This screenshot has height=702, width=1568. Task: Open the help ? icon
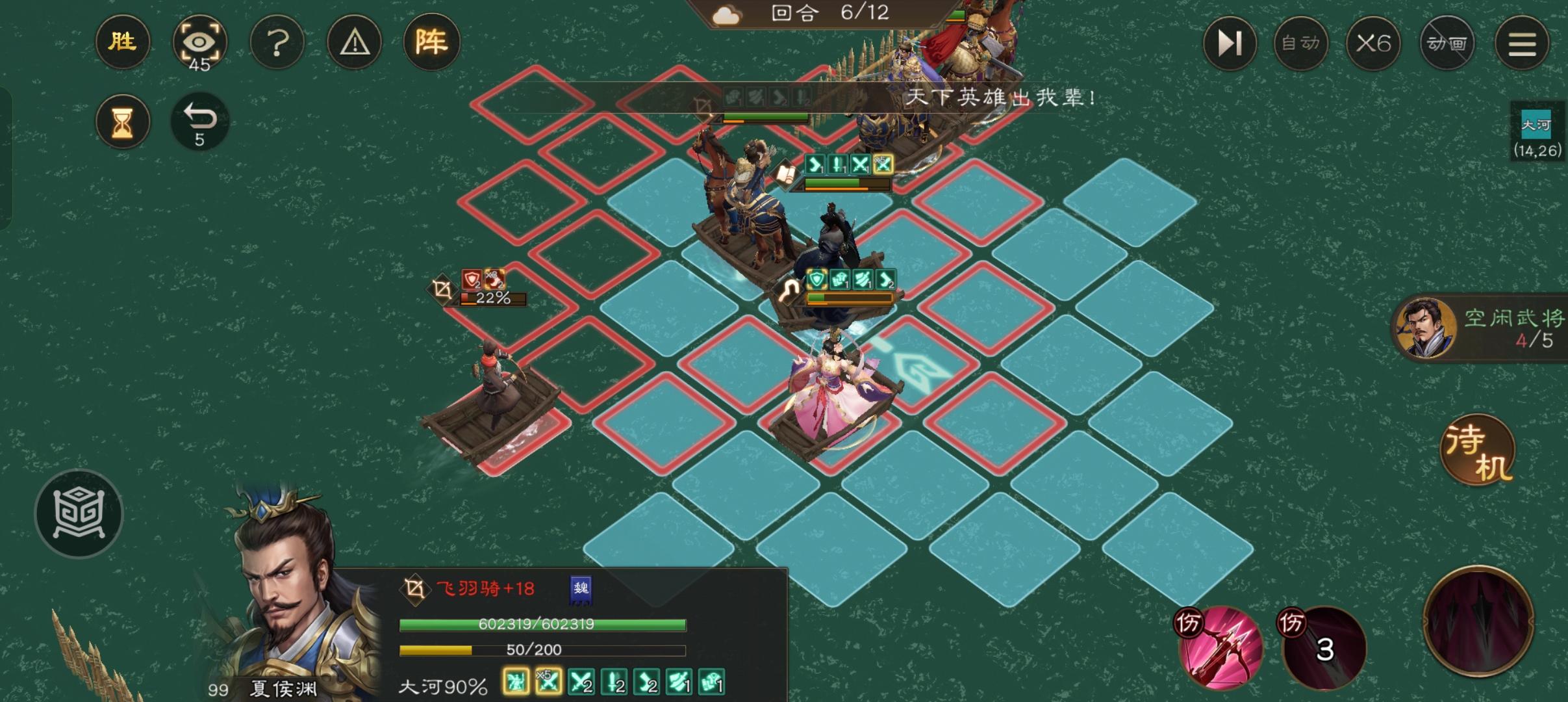click(277, 42)
